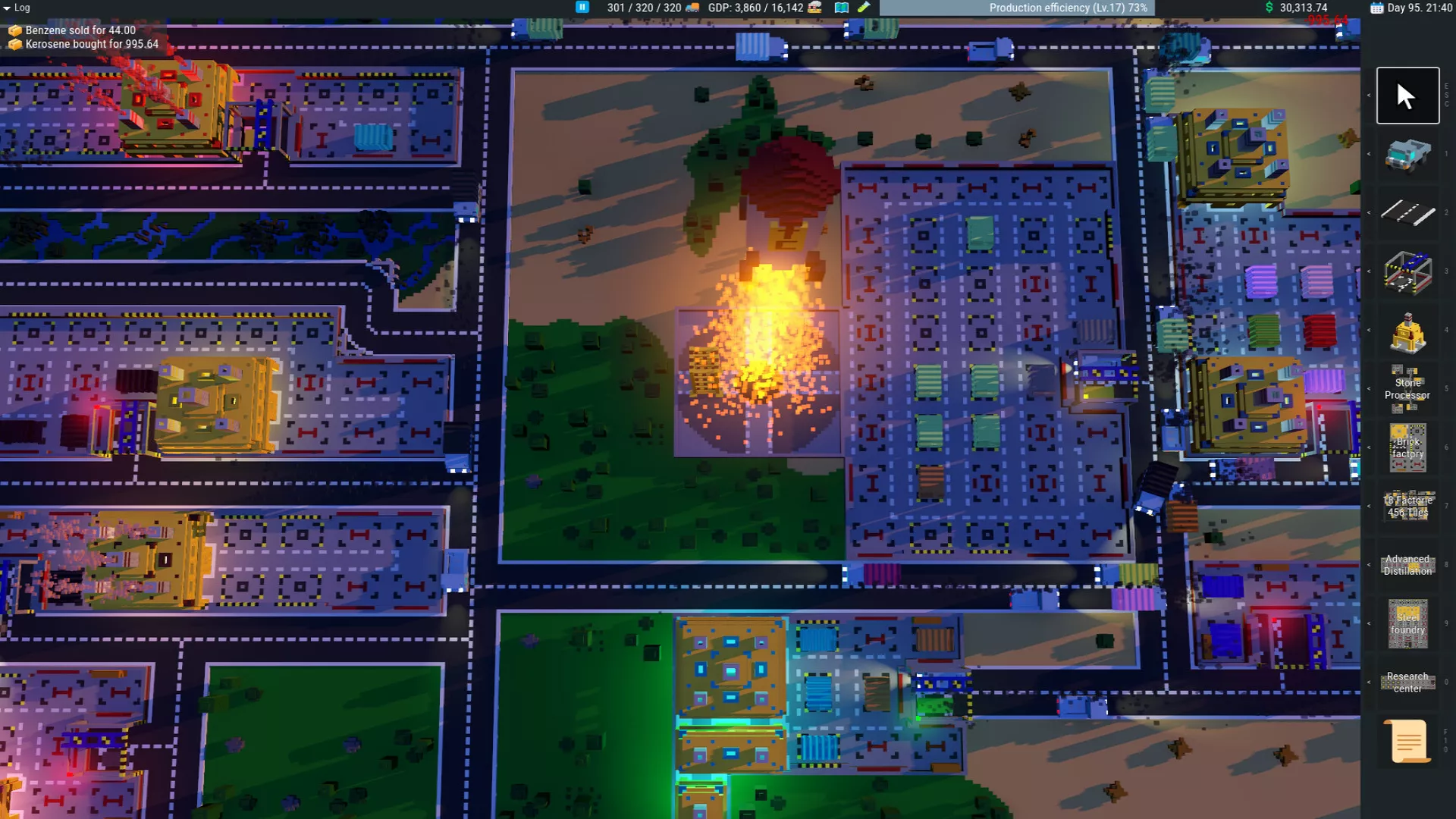The image size is (1456, 819).
Task: Pick the Brick factory blueprint
Action: click(1407, 448)
